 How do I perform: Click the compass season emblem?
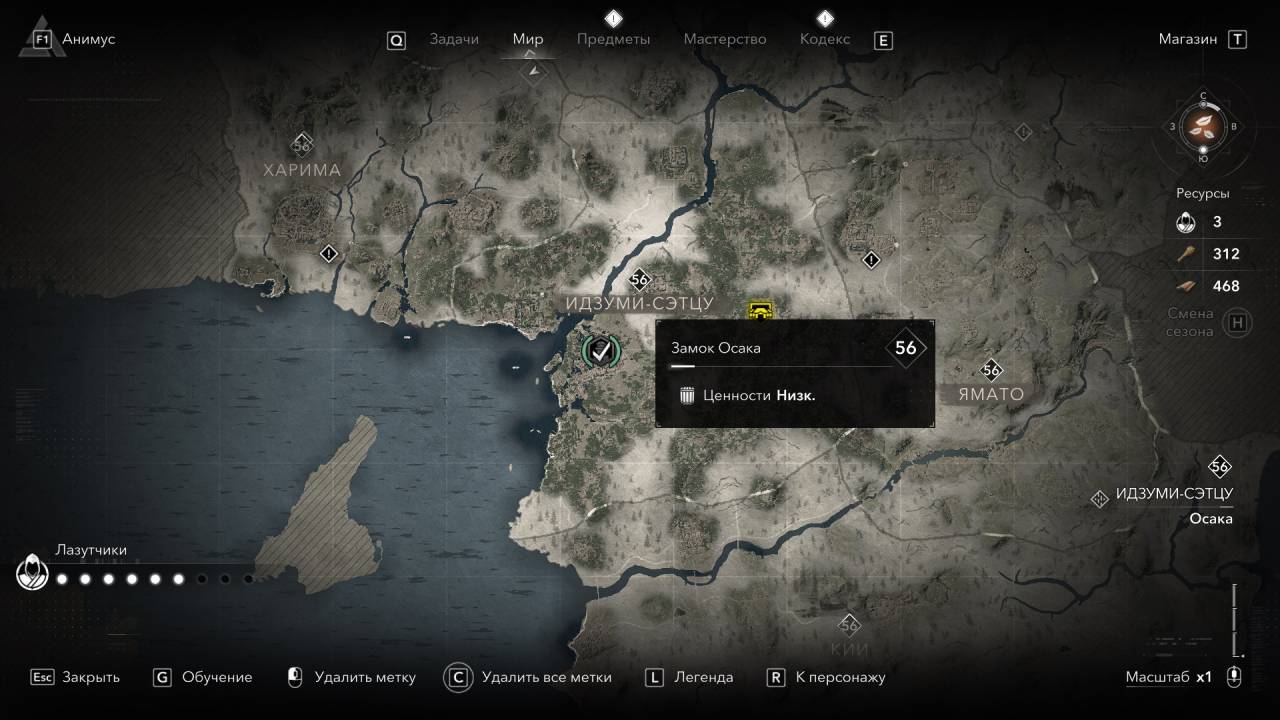pos(1203,126)
